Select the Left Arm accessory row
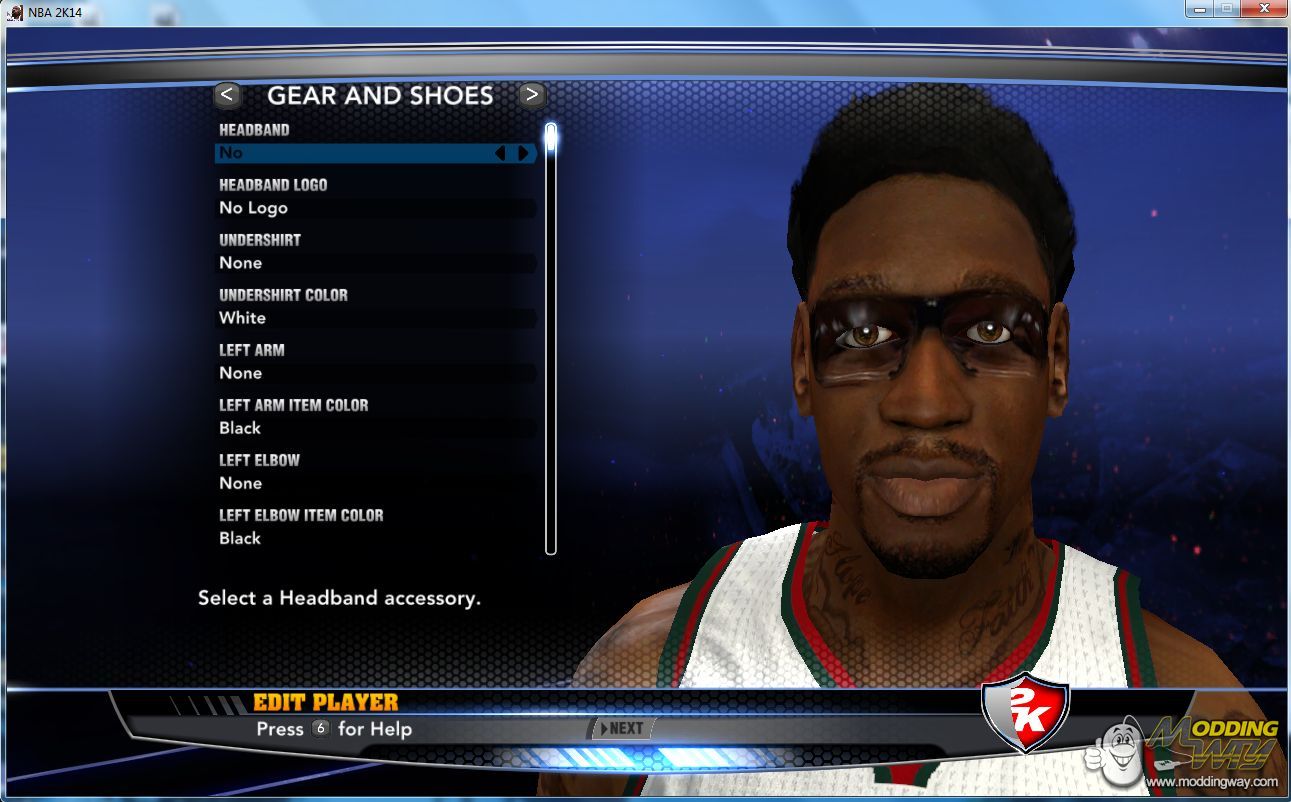1291x802 pixels. 375,373
